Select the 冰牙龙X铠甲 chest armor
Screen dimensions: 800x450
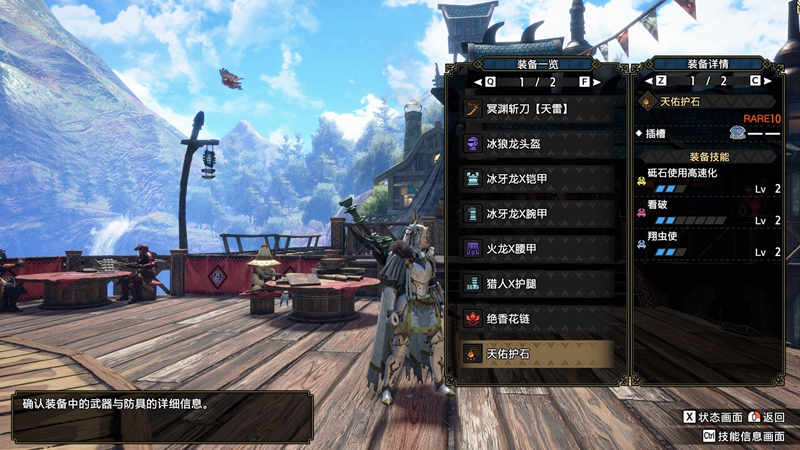click(538, 178)
